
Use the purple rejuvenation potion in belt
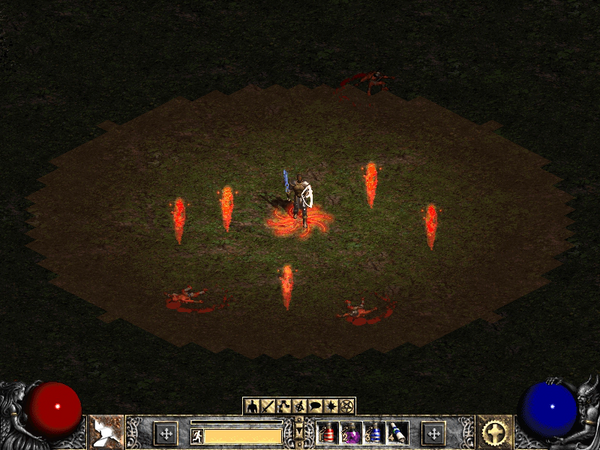point(351,433)
